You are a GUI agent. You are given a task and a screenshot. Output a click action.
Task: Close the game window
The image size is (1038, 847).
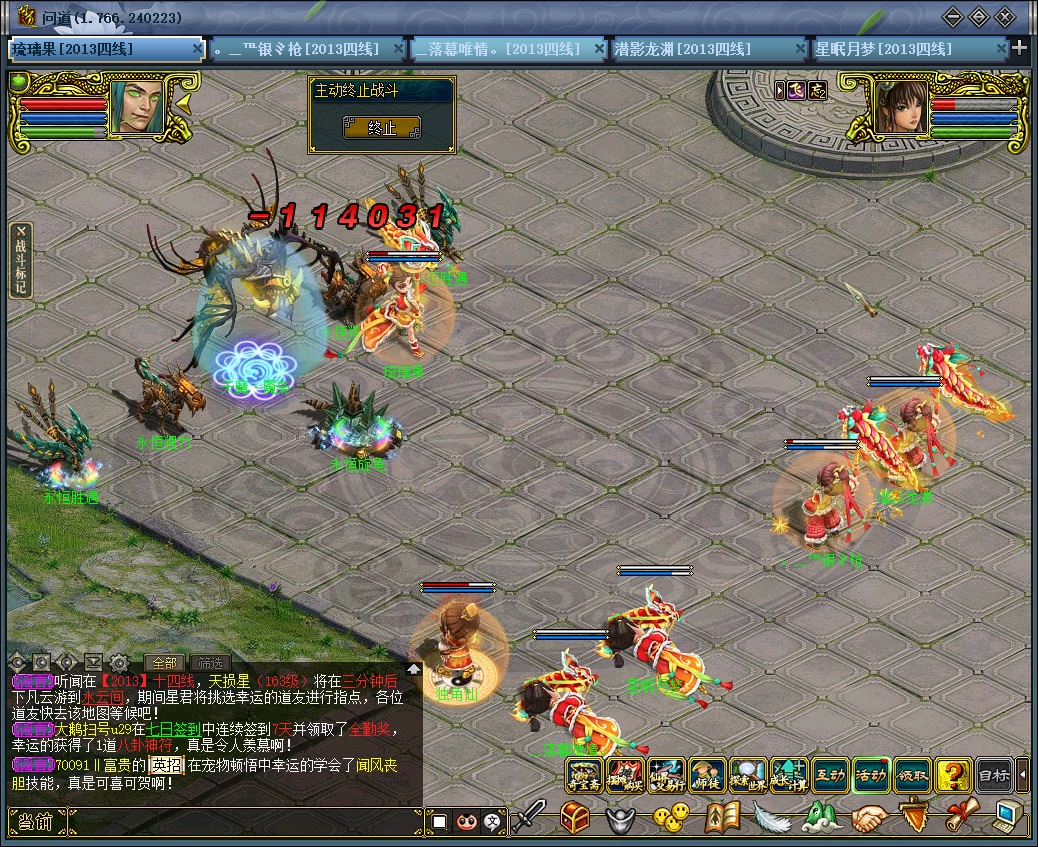tap(1005, 17)
